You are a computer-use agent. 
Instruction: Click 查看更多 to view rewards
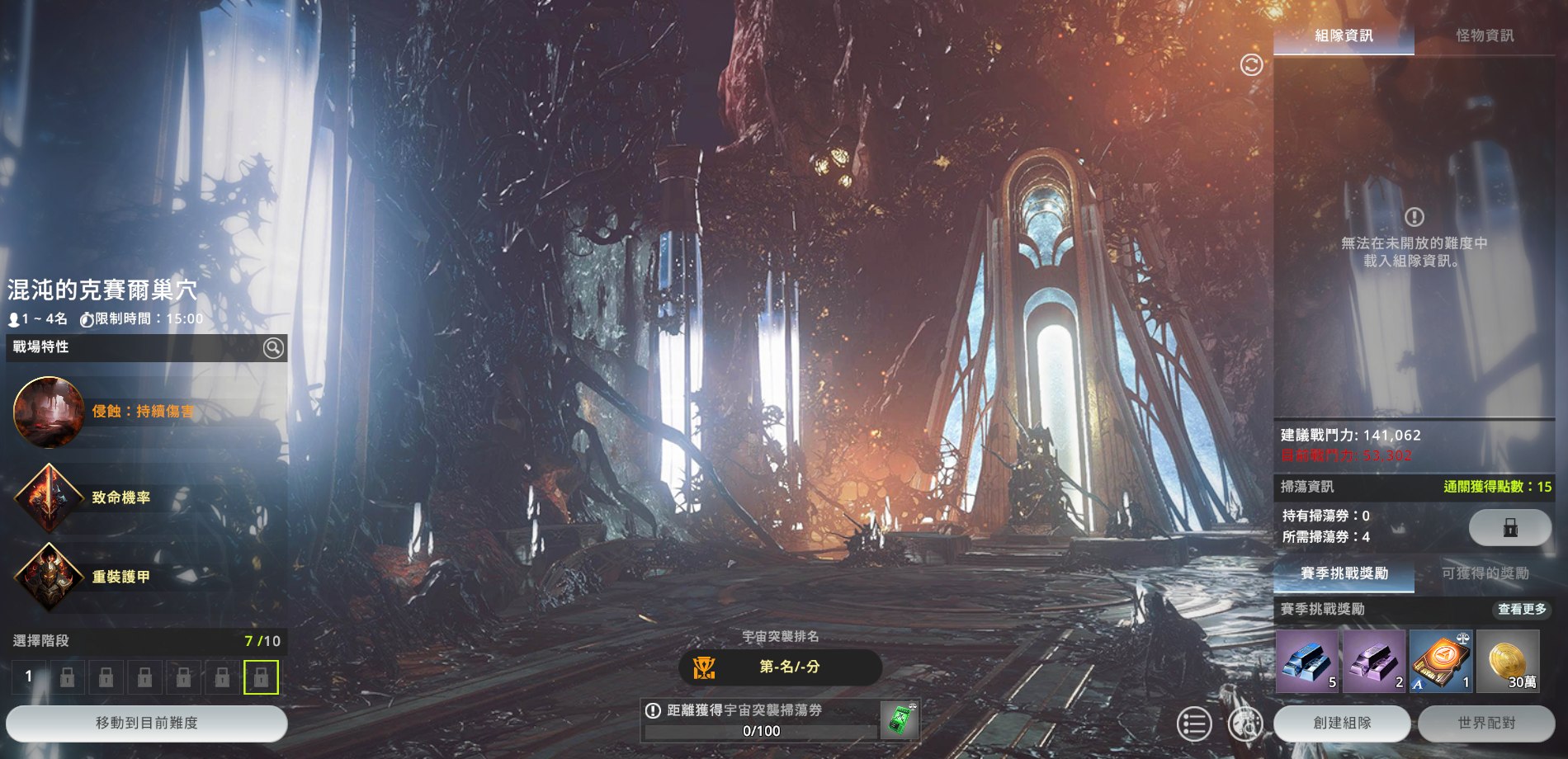1522,609
